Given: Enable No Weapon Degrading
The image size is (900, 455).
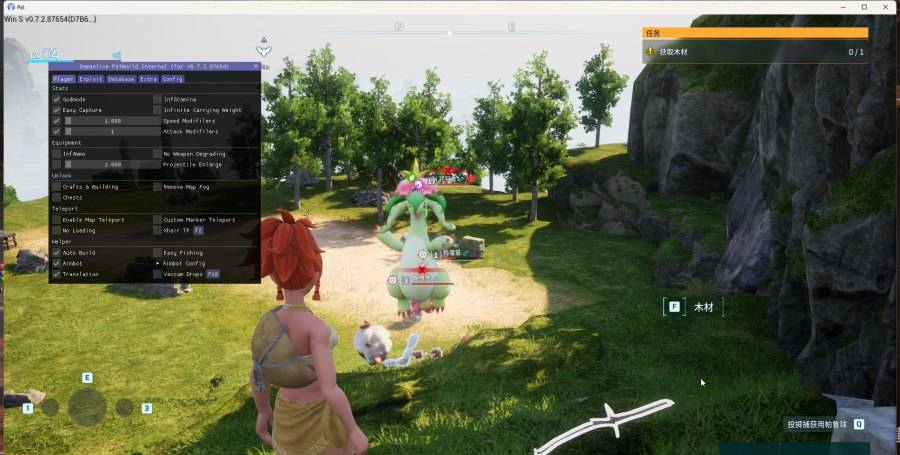Looking at the screenshot, I should (x=157, y=154).
